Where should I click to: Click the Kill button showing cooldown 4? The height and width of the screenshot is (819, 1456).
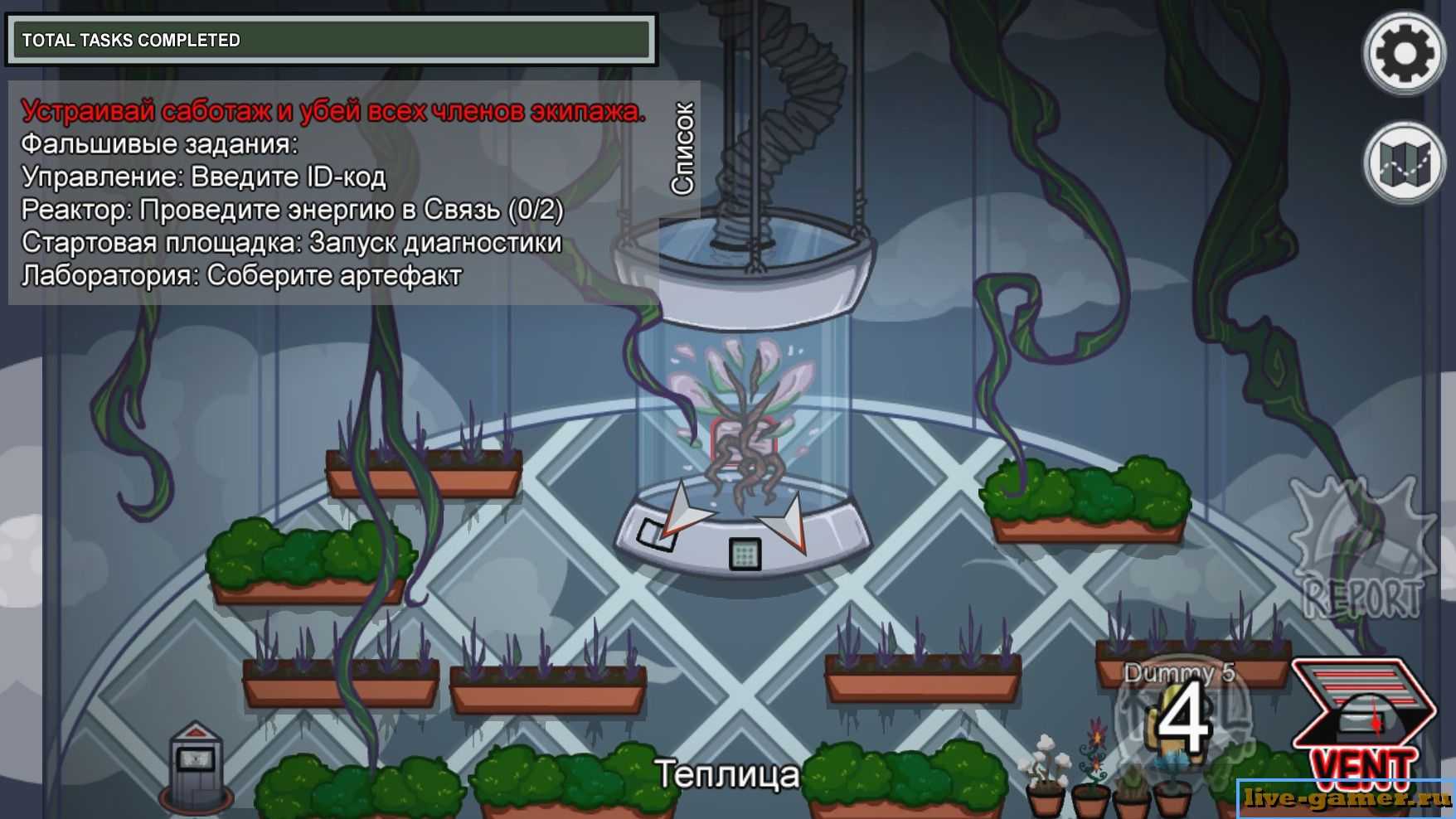1183,718
